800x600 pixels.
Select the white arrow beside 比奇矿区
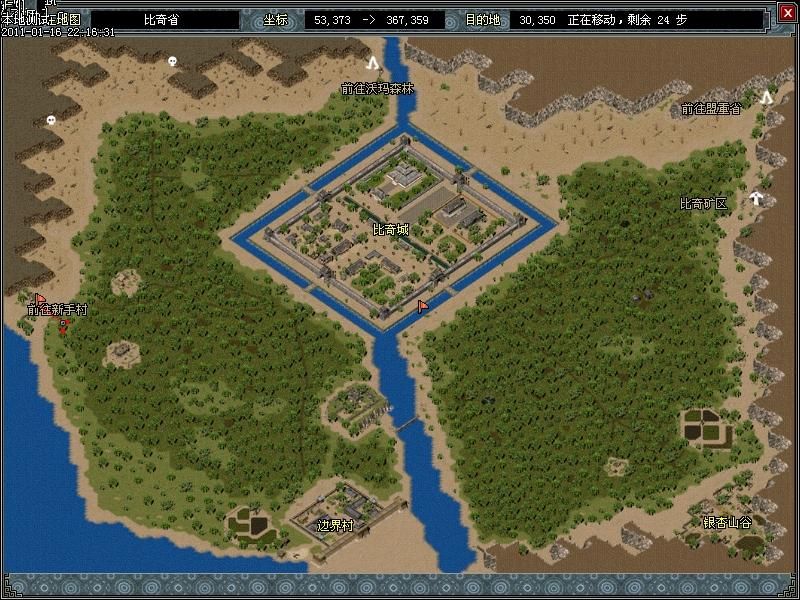757,198
